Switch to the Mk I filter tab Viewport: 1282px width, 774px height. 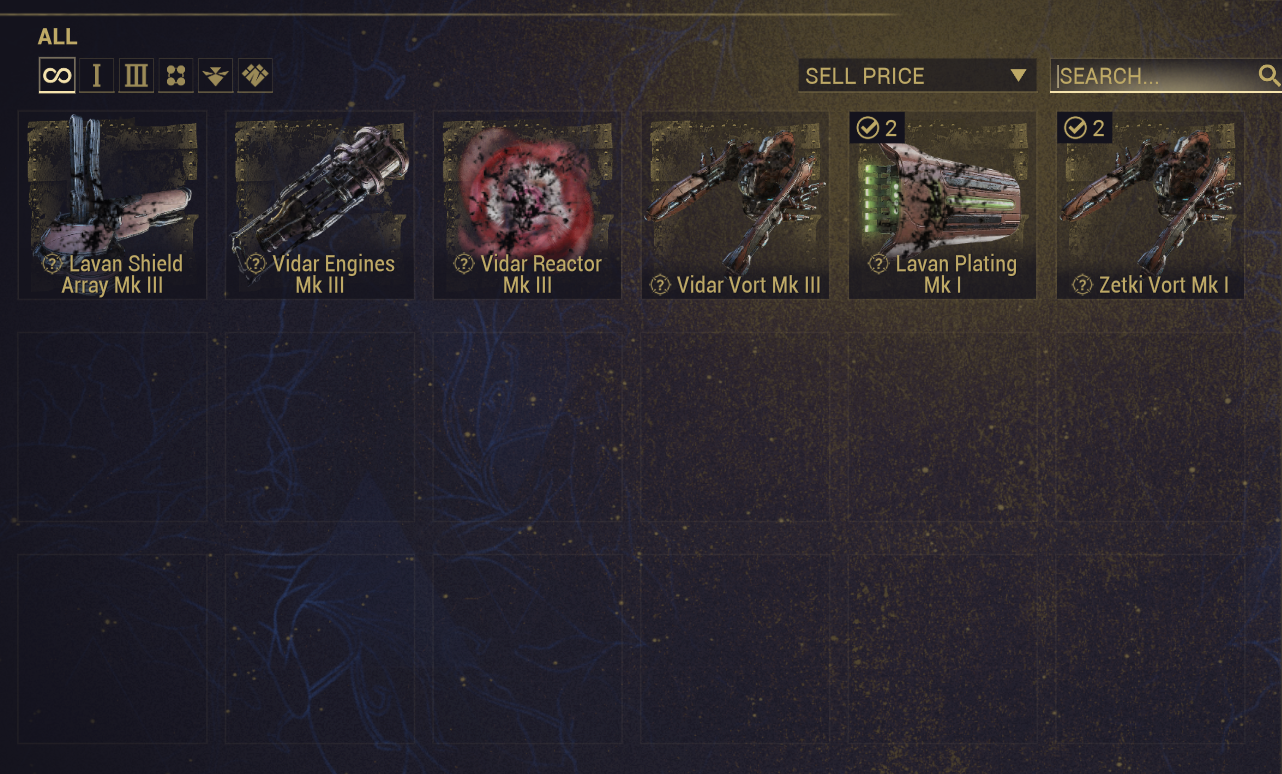[97, 76]
